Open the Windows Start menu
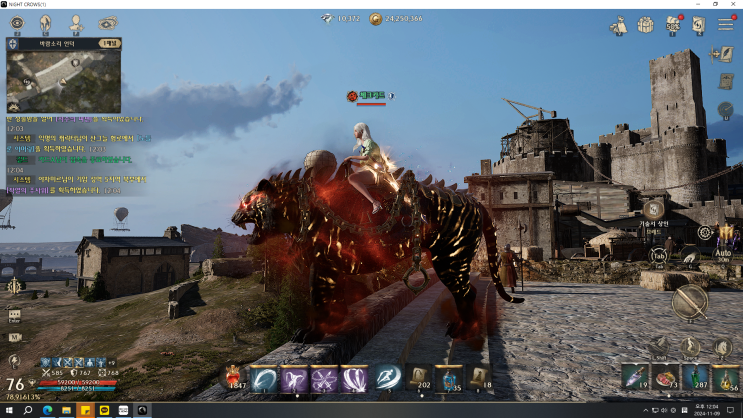Screen dimensions: 743x418 (x=8, y=410)
